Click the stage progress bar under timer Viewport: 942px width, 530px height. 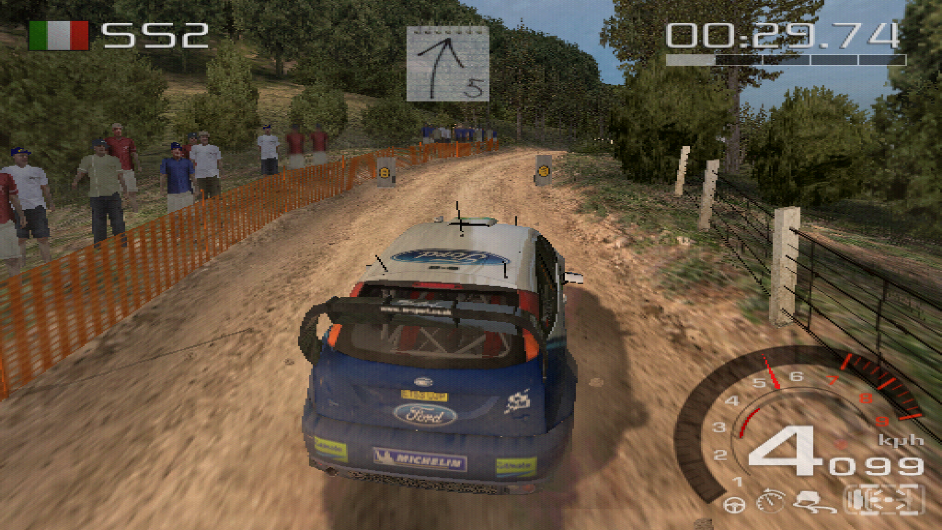(785, 60)
